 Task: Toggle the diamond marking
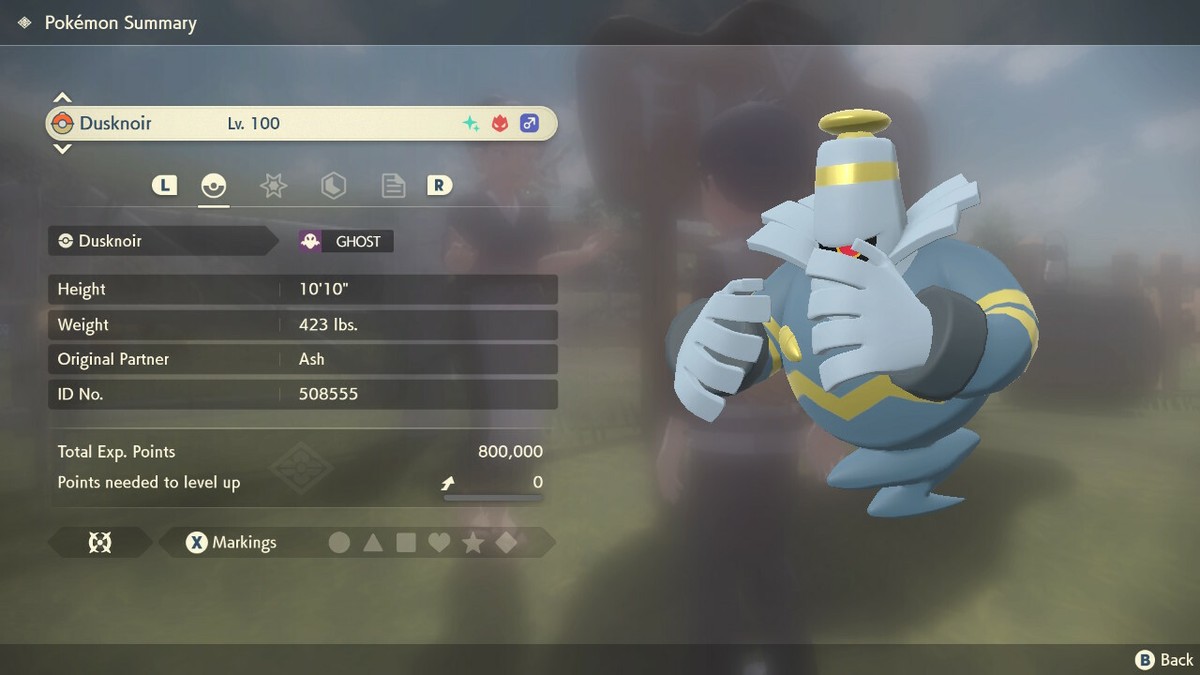[506, 542]
